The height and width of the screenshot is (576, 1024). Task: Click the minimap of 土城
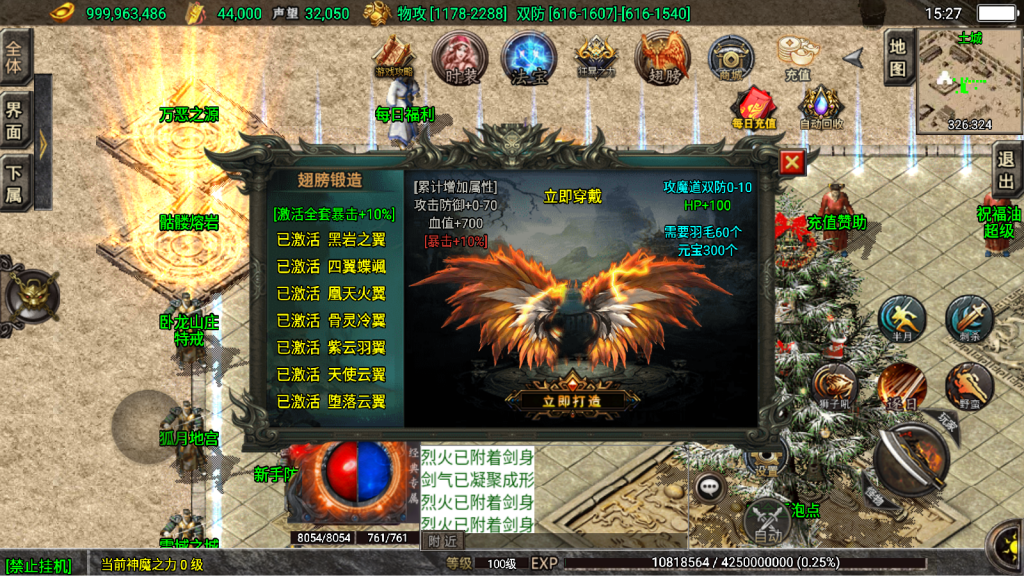pyautogui.click(x=969, y=82)
